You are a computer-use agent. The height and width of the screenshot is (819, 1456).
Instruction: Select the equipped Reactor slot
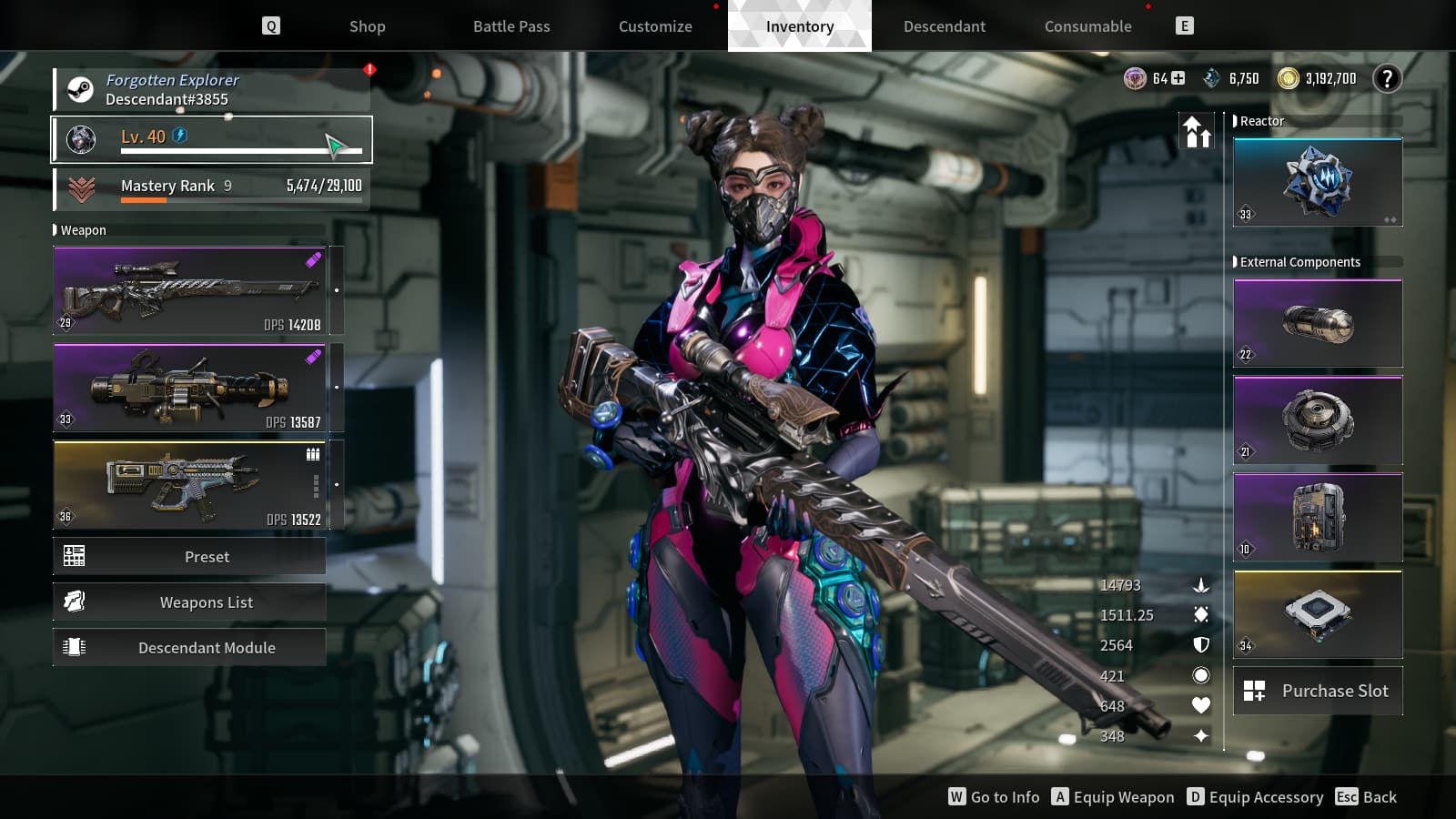[1317, 183]
